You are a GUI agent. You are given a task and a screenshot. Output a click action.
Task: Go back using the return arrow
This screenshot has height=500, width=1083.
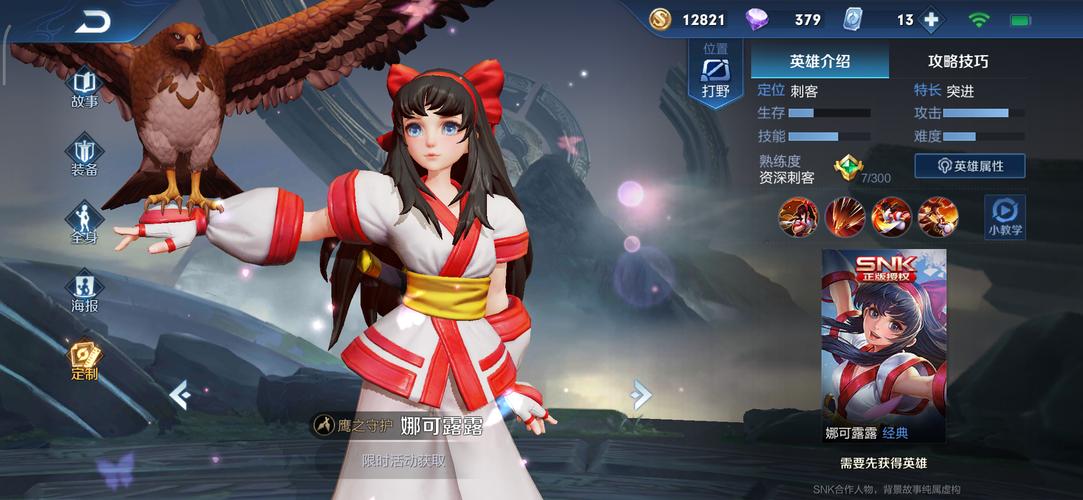click(94, 21)
